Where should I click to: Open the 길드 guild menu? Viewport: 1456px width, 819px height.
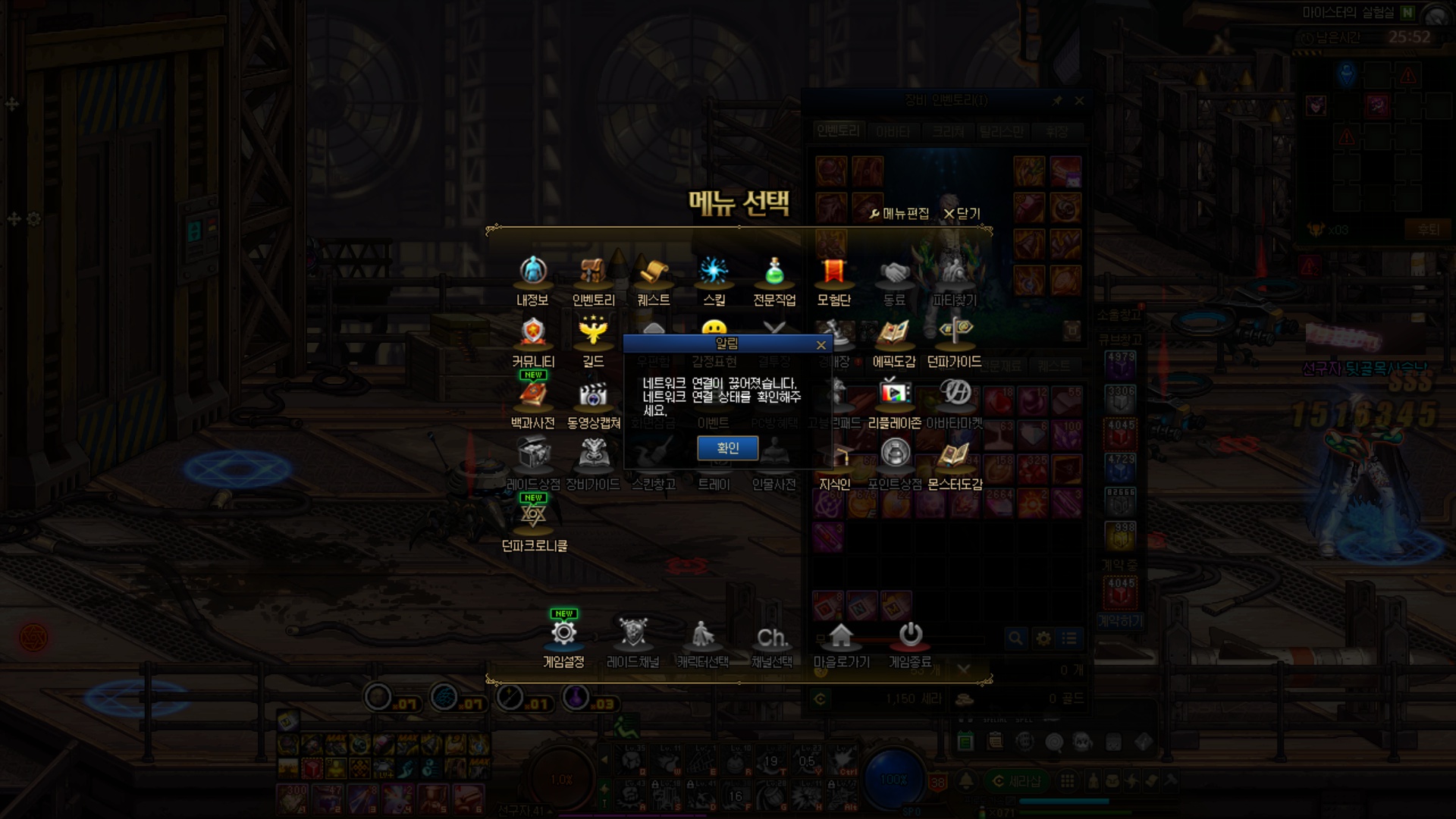(593, 342)
